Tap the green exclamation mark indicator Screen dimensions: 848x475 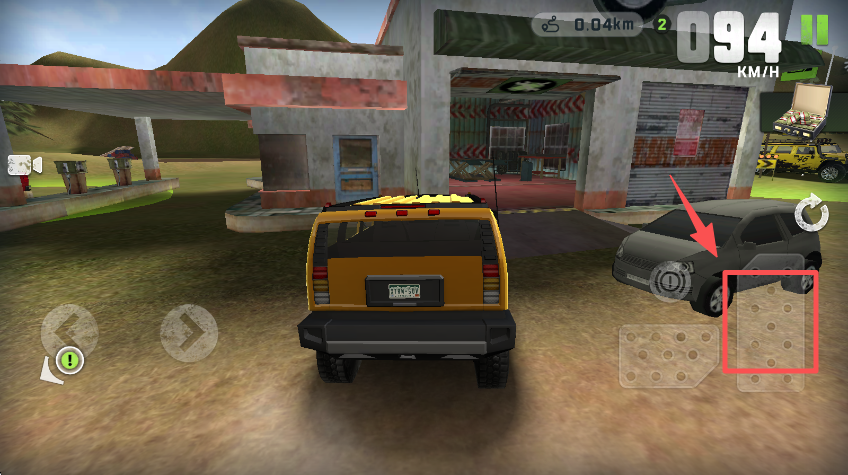68,358
